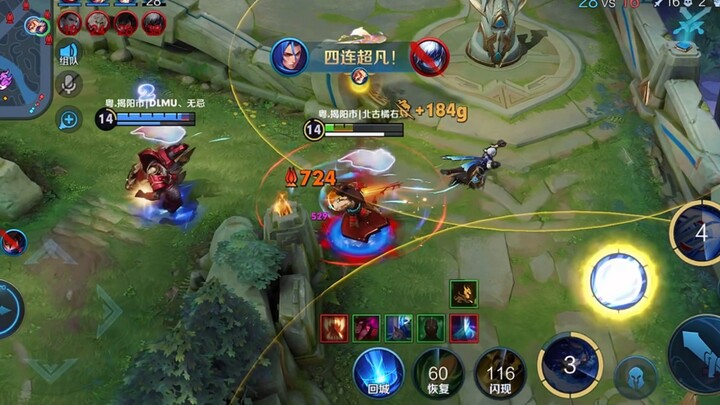
Task: Cast the skill showing cooldown 3
Action: click(569, 363)
